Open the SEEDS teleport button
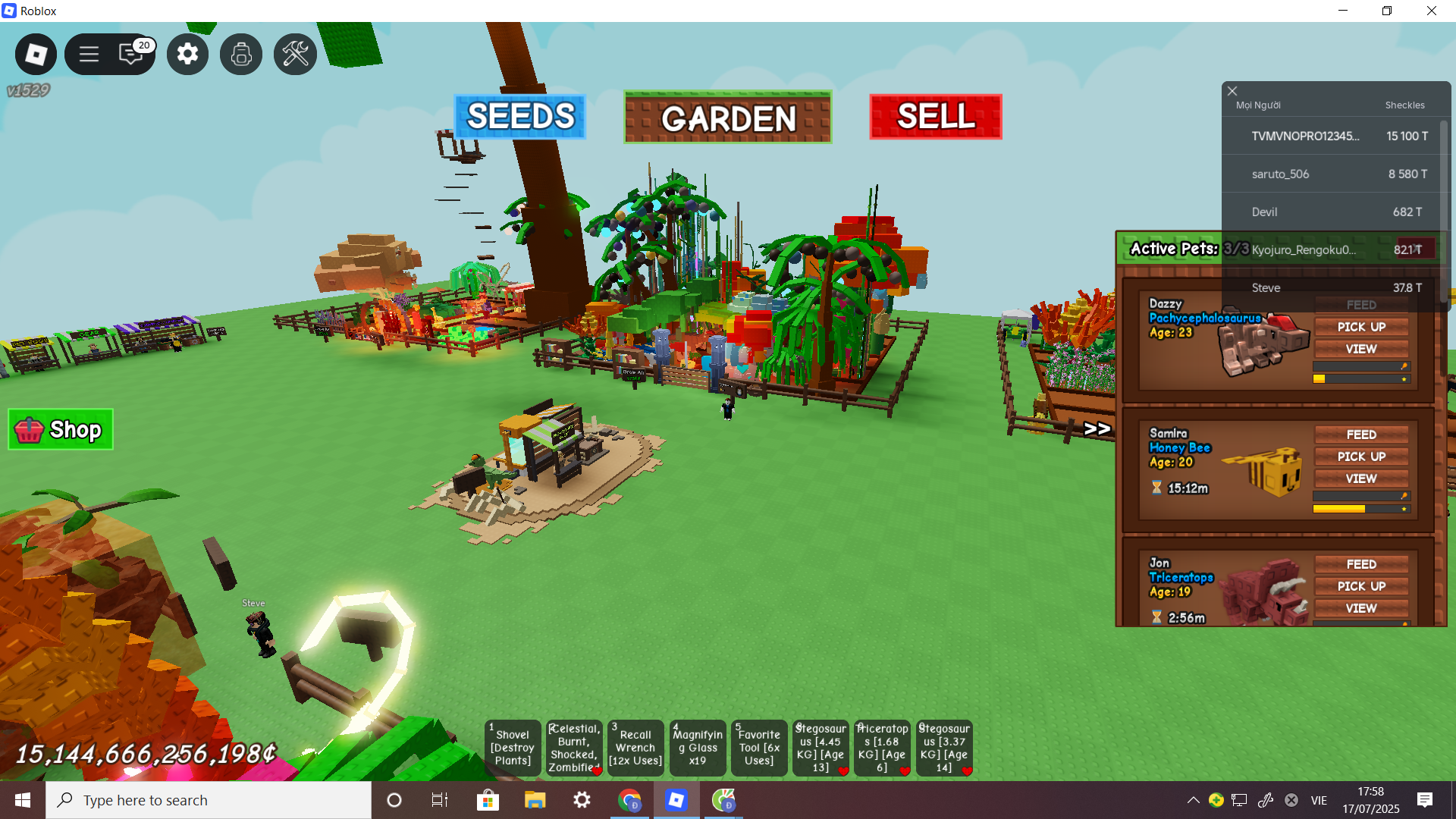This screenshot has width=1456, height=819. pos(520,117)
